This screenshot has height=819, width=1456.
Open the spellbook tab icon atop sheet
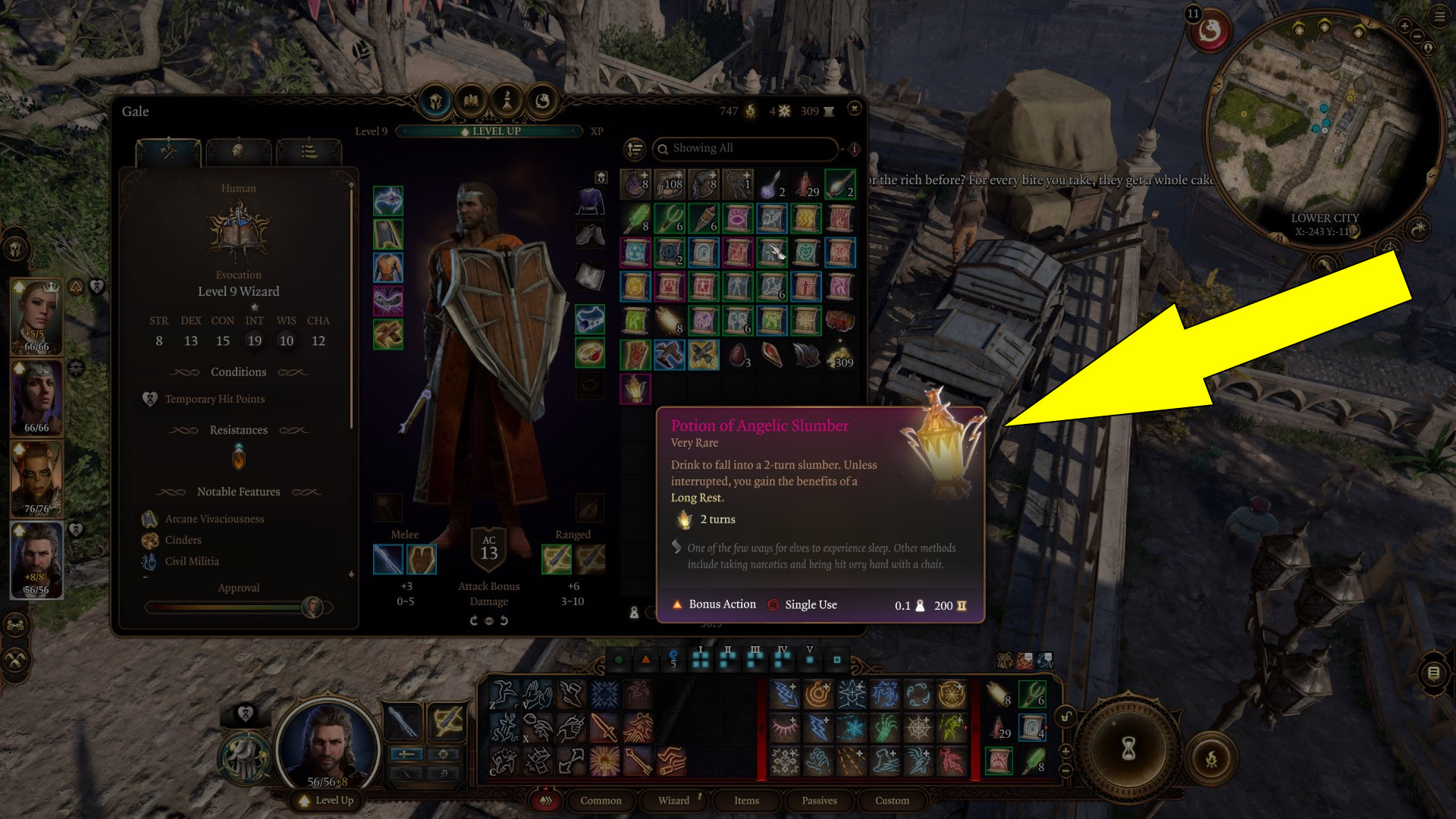pos(471,101)
